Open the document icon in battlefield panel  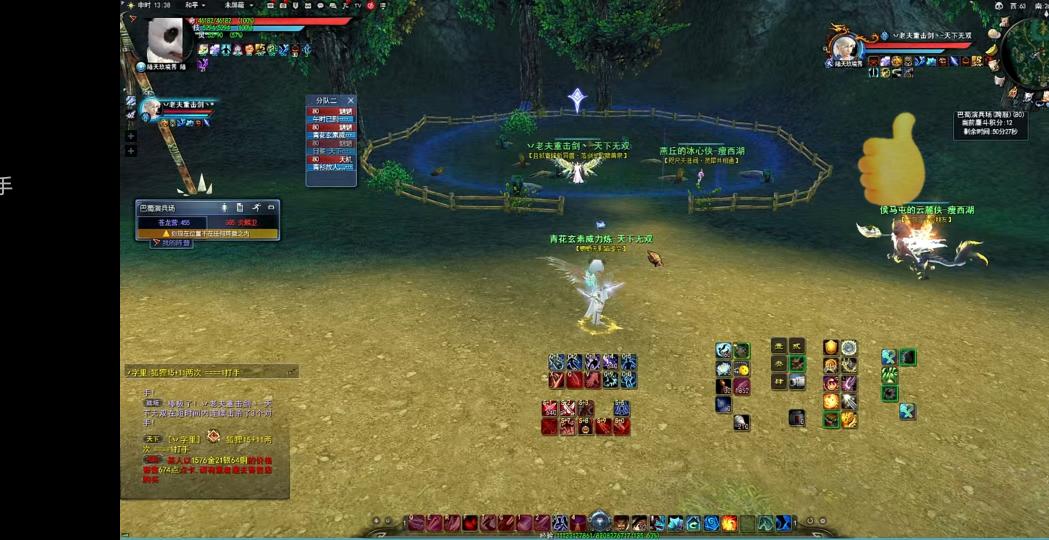pos(240,207)
